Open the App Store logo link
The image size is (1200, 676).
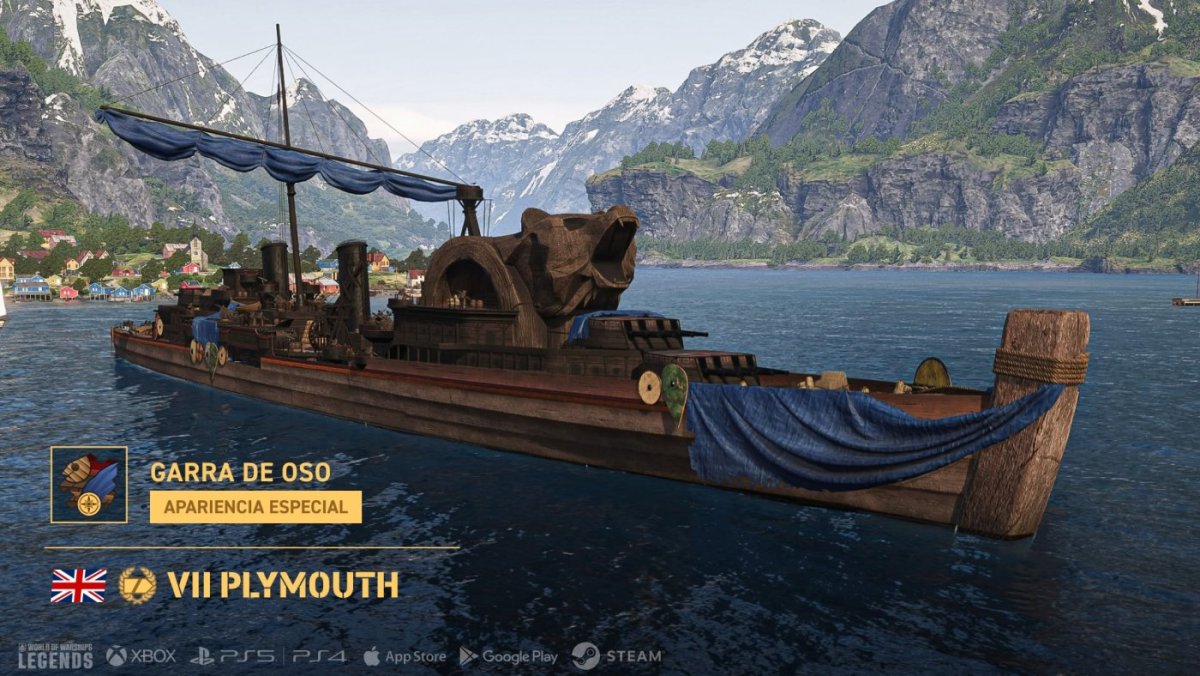pos(404,656)
